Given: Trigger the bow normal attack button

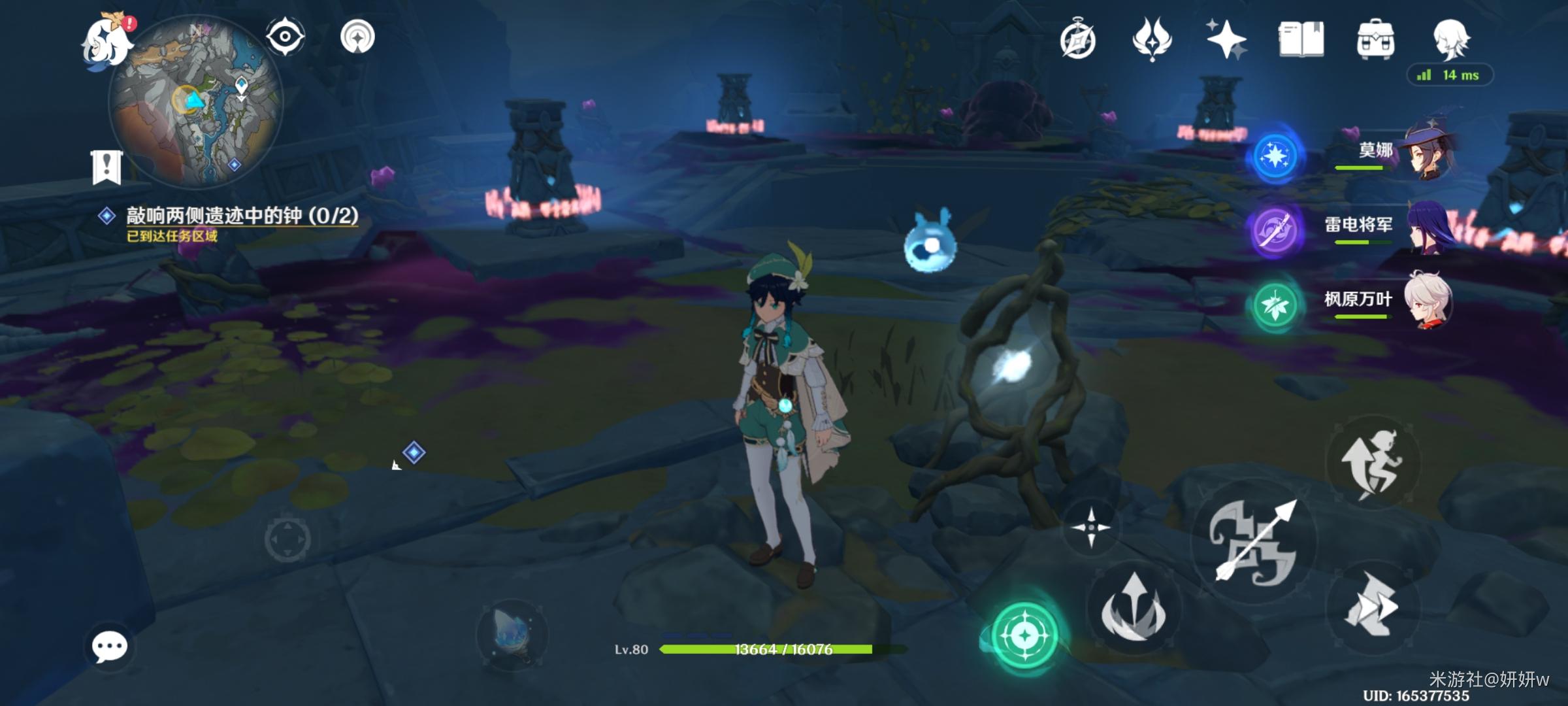Looking at the screenshot, I should [x=1254, y=541].
